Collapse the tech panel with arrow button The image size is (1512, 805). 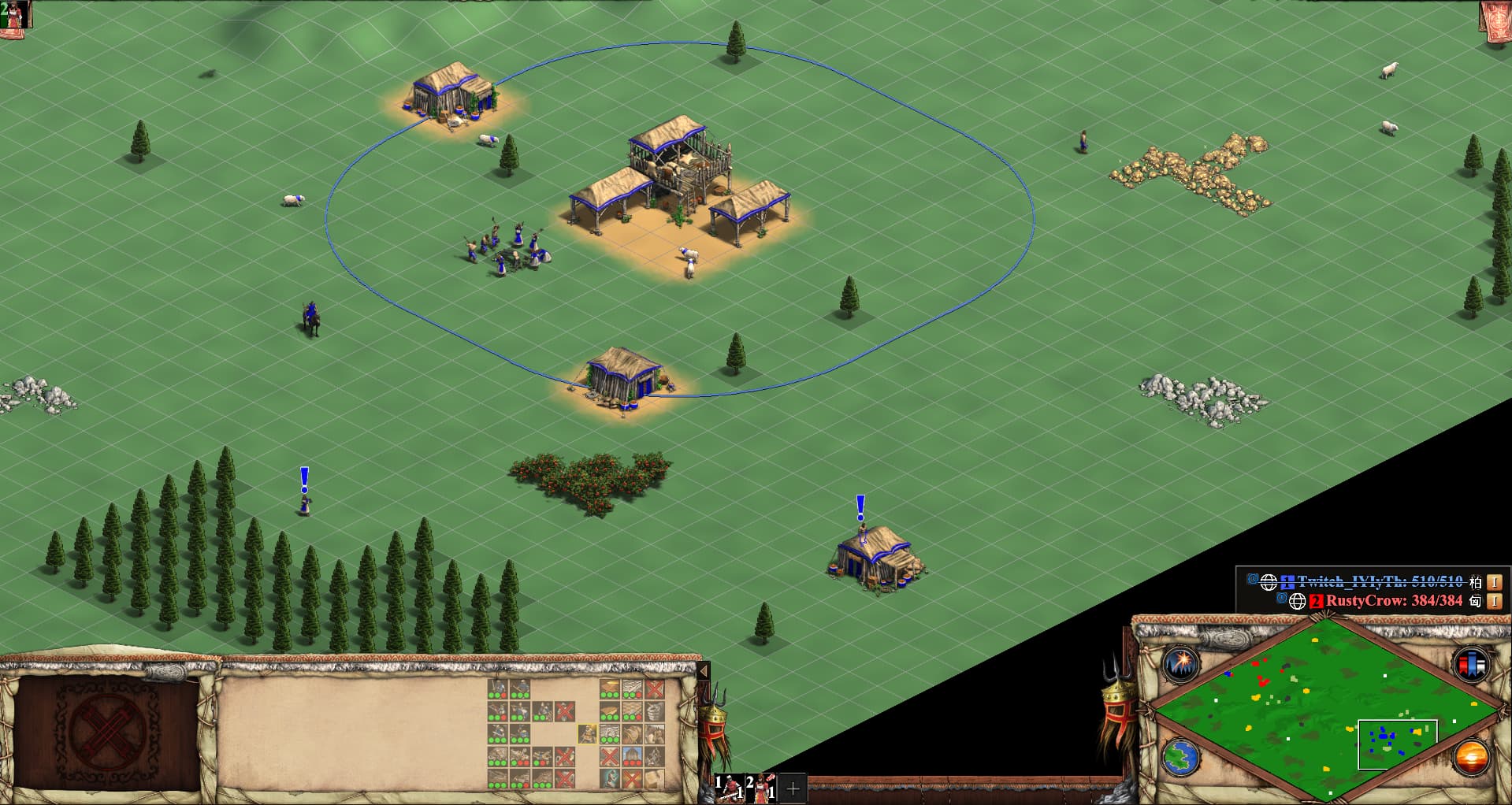click(x=704, y=671)
